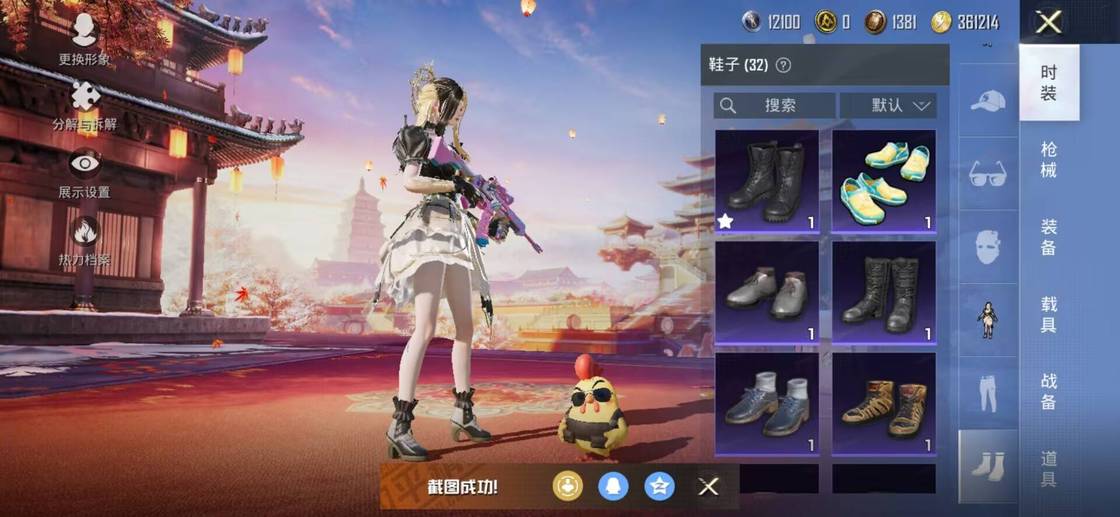Choose the grey leather dress shoes
The width and height of the screenshot is (1120, 517).
point(767,292)
